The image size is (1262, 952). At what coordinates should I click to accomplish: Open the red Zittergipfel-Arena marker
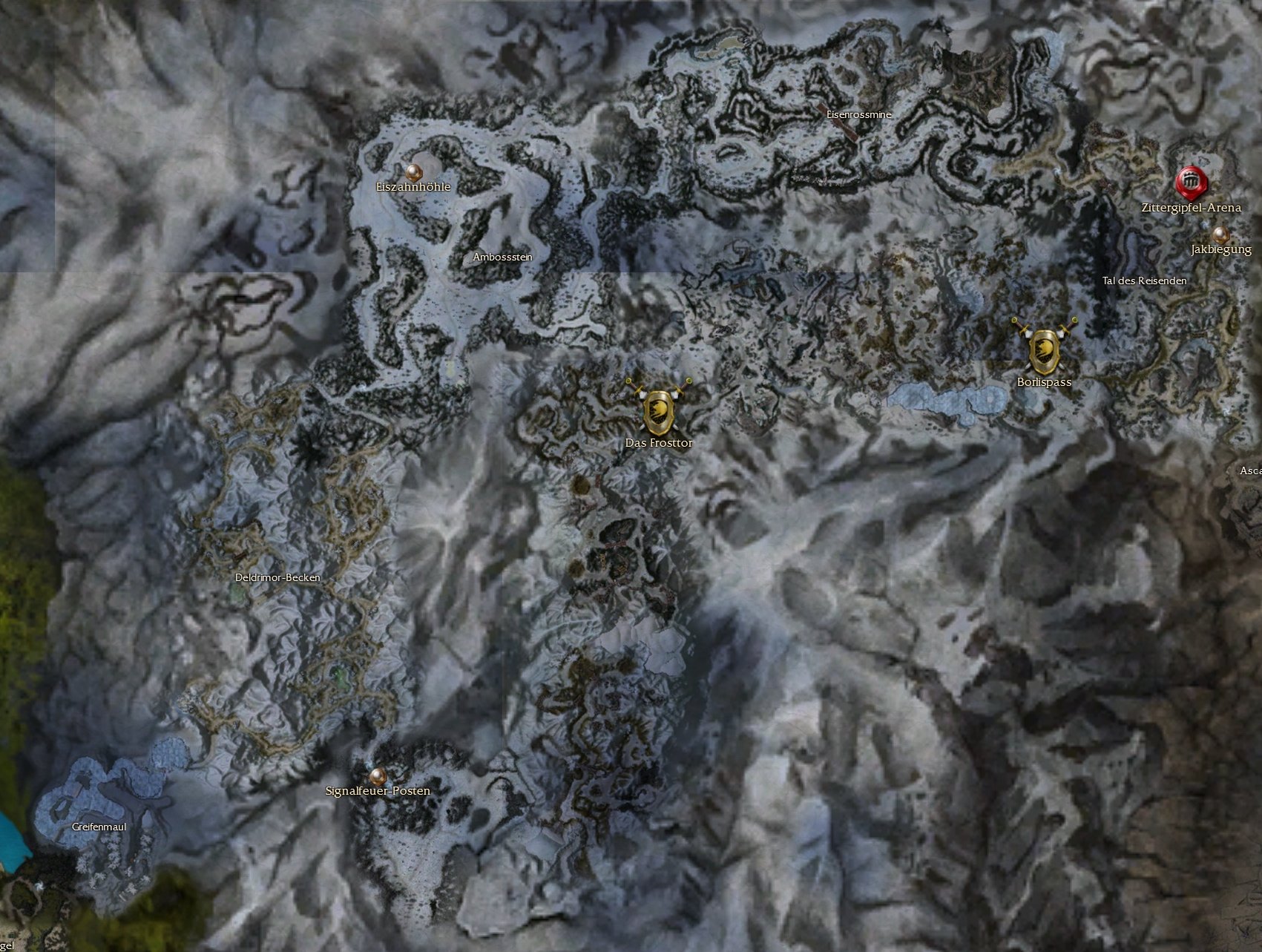pos(1191,182)
